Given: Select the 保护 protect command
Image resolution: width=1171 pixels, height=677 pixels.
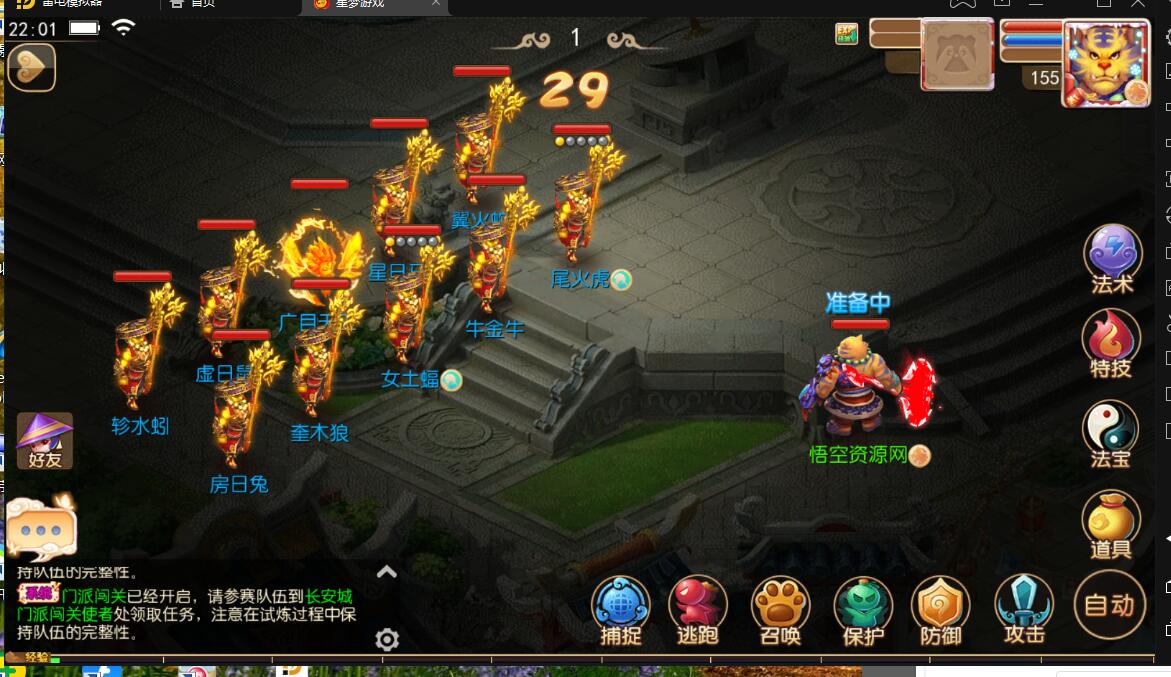Looking at the screenshot, I should click(x=862, y=607).
